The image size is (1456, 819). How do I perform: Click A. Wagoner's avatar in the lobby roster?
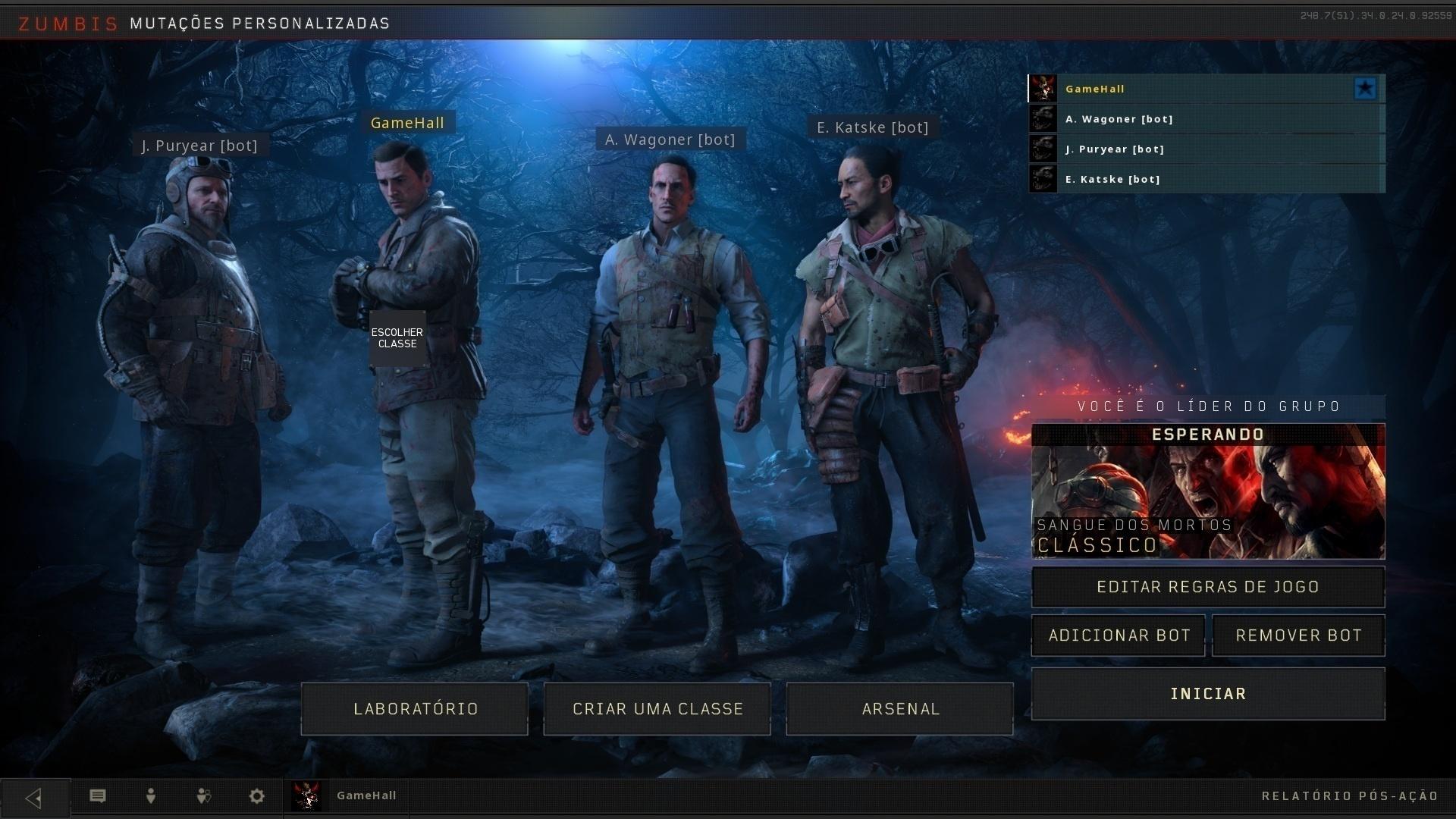[1043, 118]
